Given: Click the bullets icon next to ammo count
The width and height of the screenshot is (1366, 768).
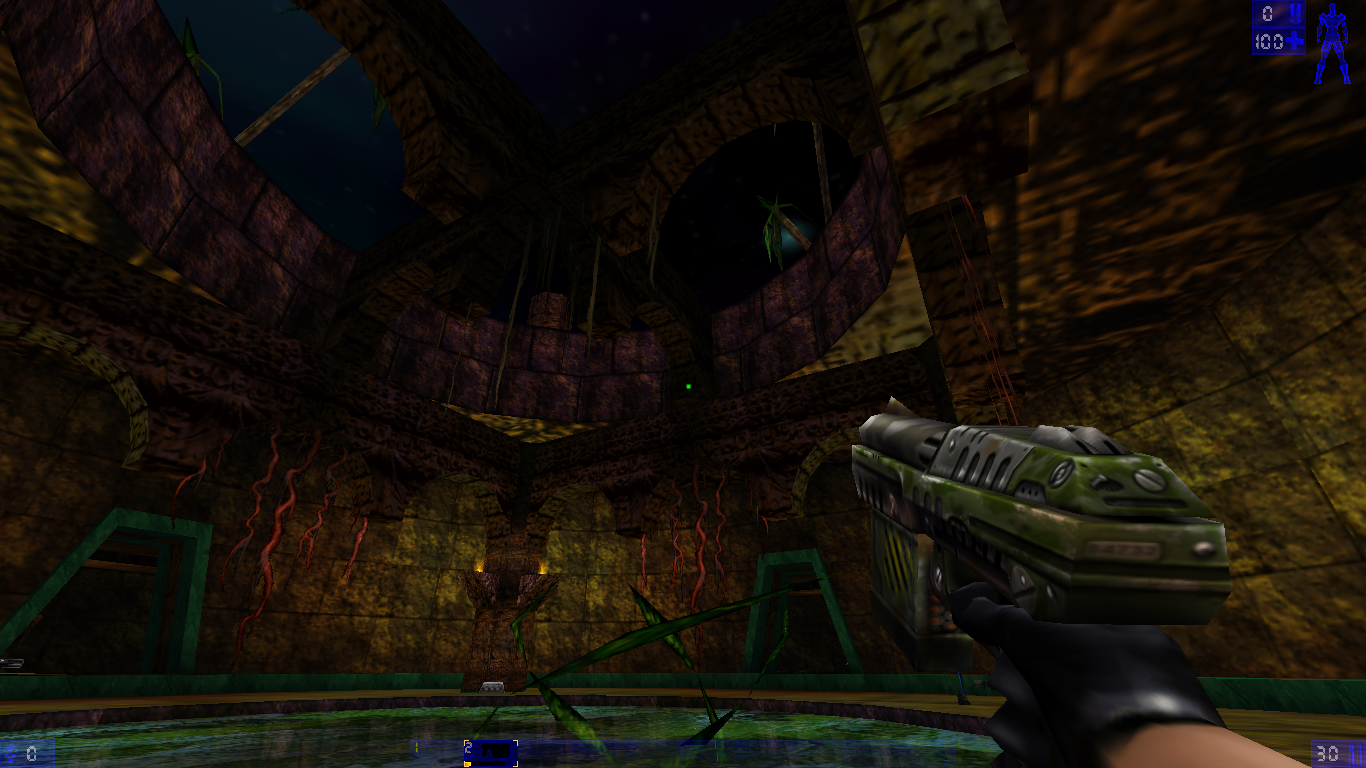Looking at the screenshot, I should (x=1354, y=753).
